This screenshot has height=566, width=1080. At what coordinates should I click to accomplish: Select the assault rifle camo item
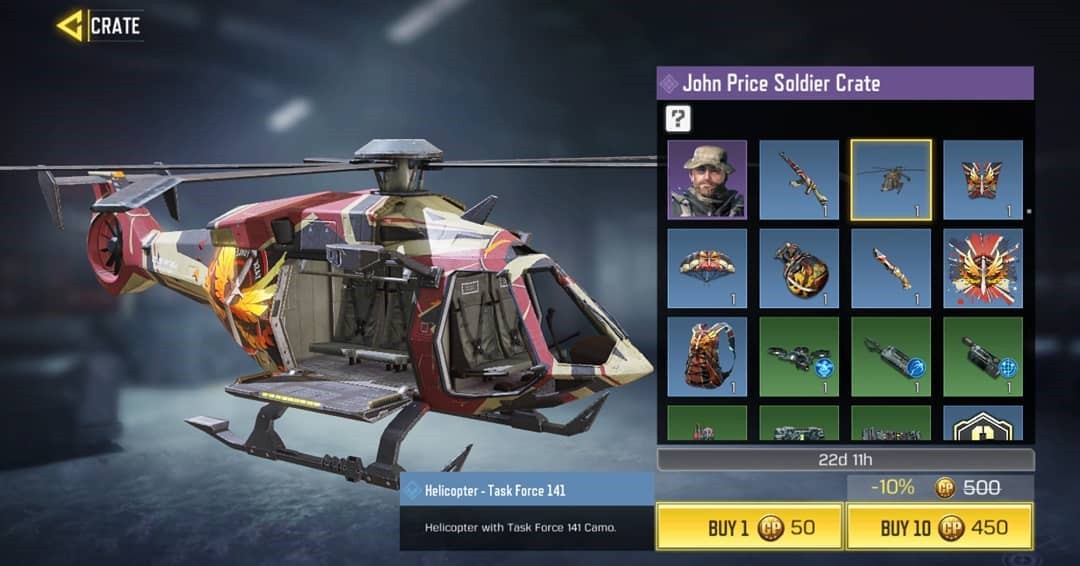tap(799, 180)
